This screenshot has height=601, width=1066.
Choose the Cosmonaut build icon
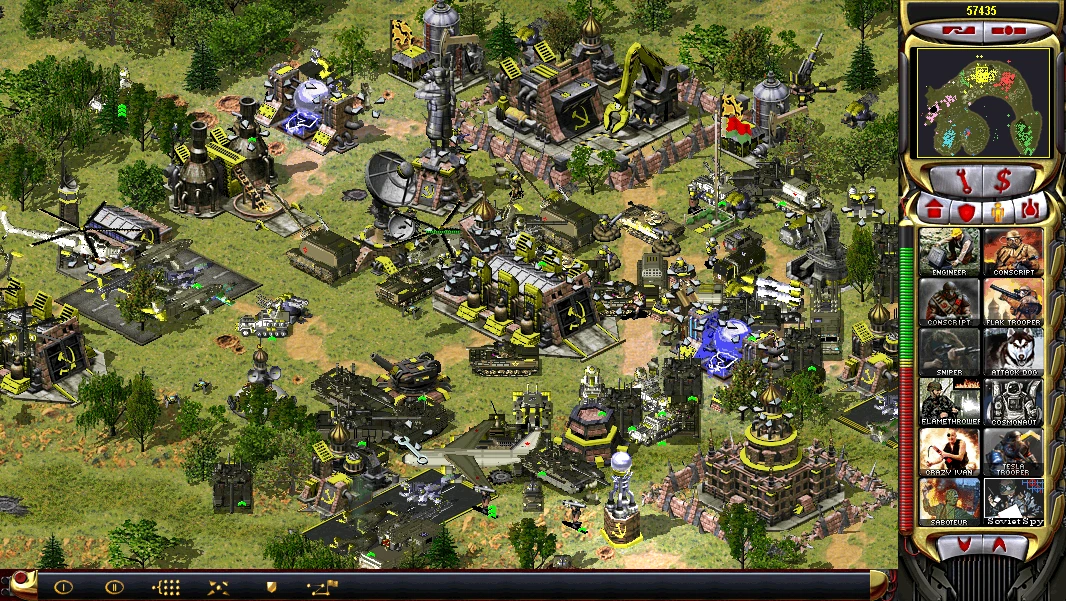tap(1013, 401)
